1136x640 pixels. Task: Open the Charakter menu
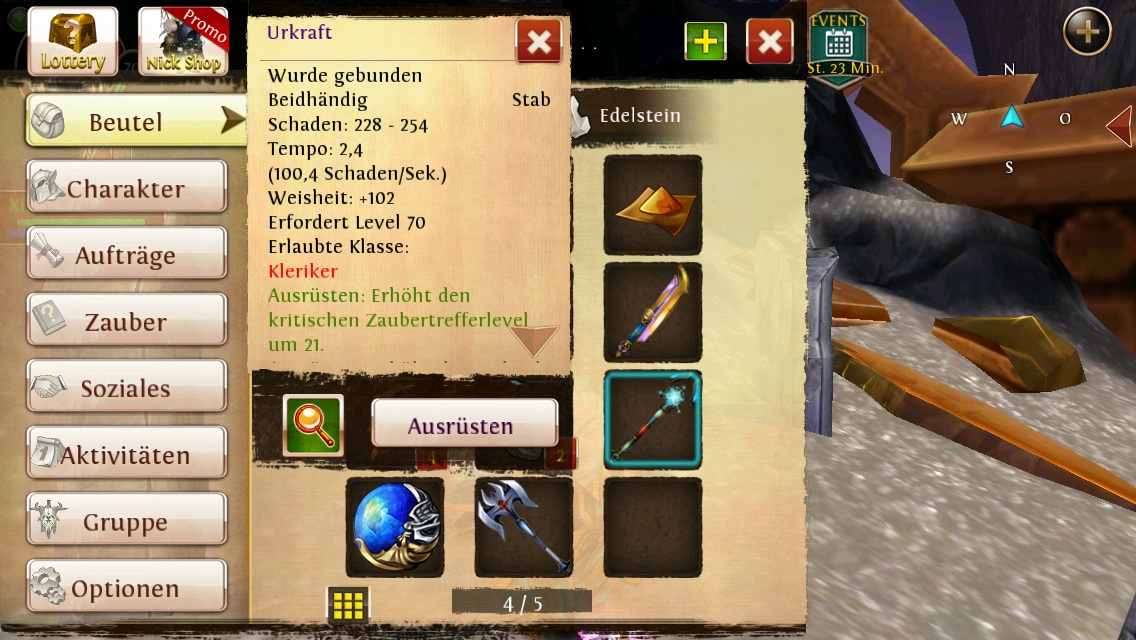click(126, 189)
